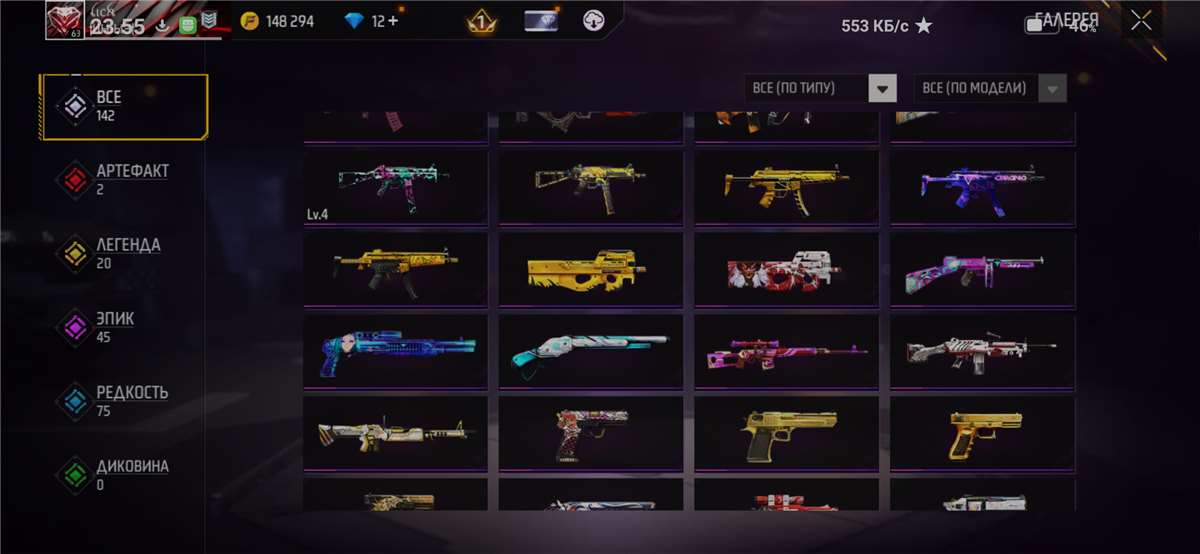This screenshot has height=554, width=1200.
Task: Add diamonds with the plus button
Action: [x=393, y=21]
